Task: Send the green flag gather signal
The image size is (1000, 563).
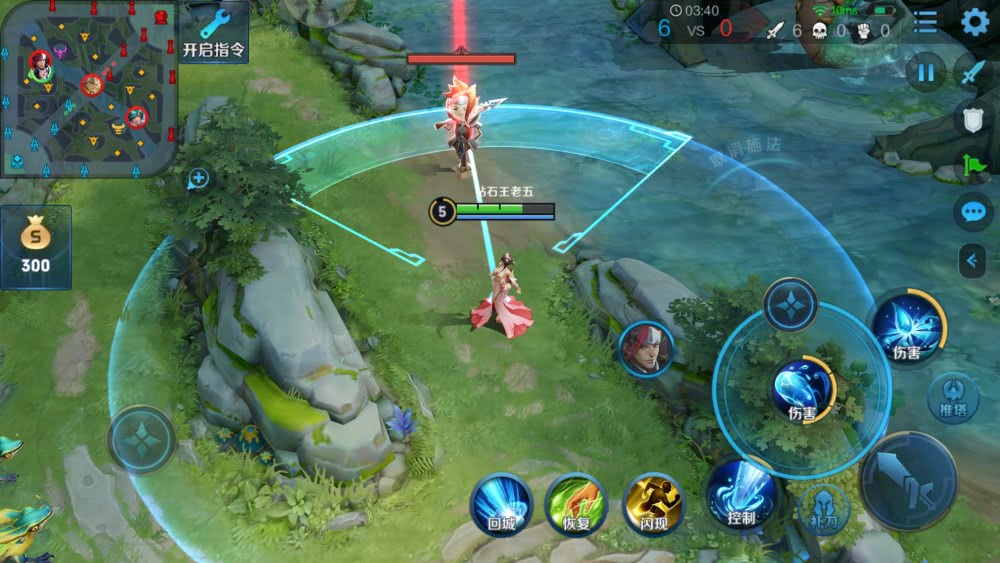Action: click(x=973, y=165)
